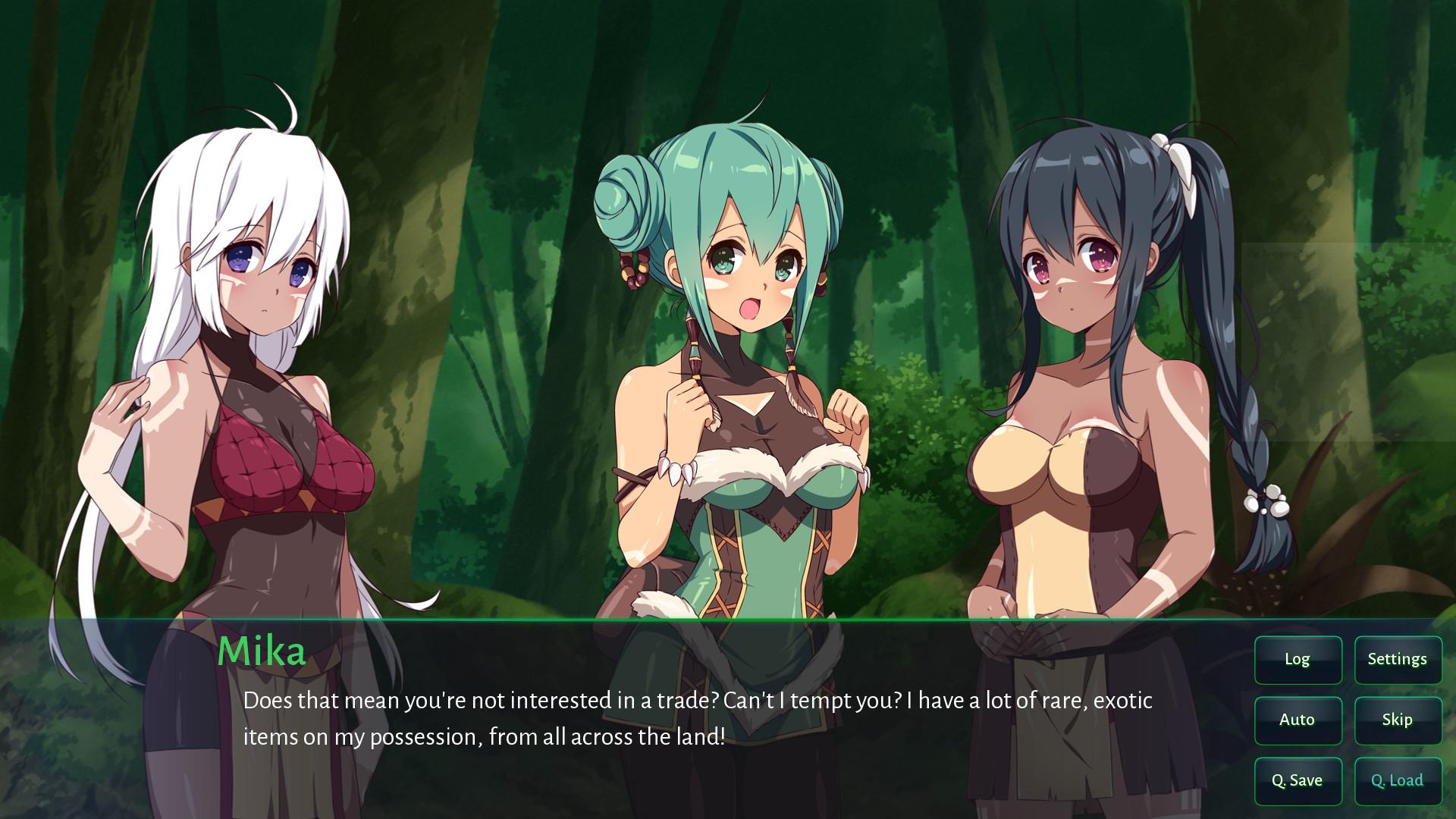This screenshot has width=1456, height=819.
Task: Enable Auto mode for dialogue playback
Action: click(1298, 720)
